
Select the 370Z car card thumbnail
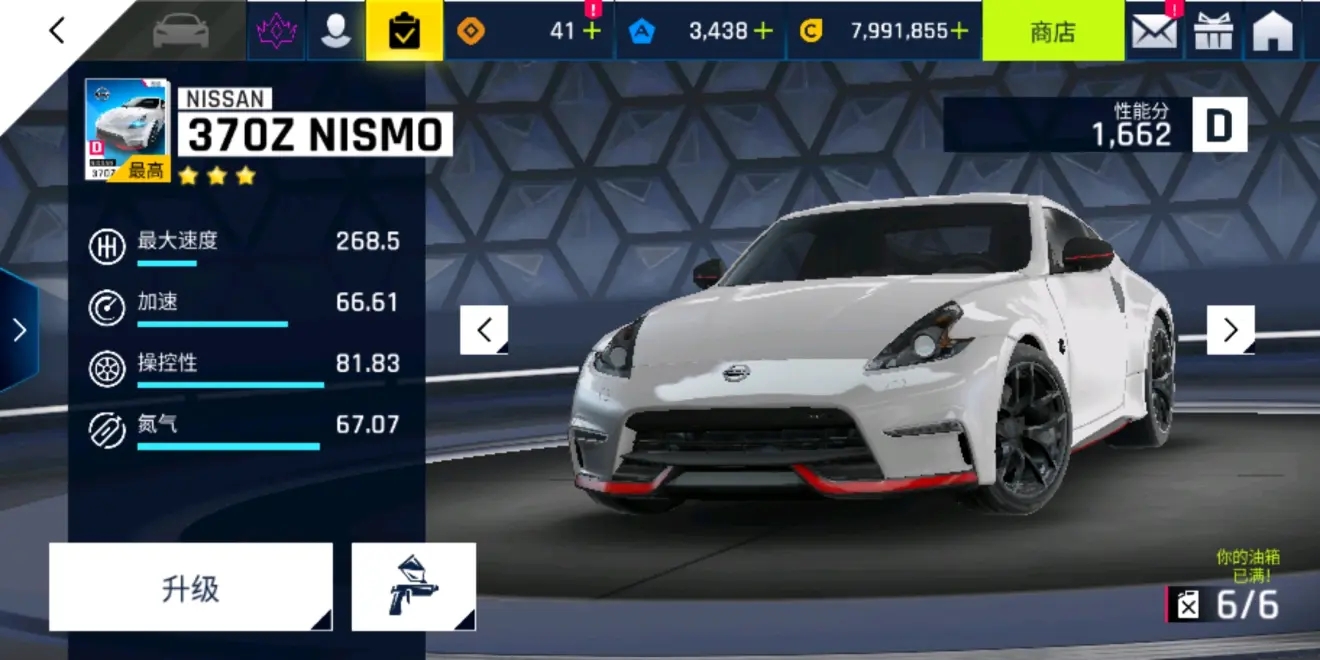point(127,130)
